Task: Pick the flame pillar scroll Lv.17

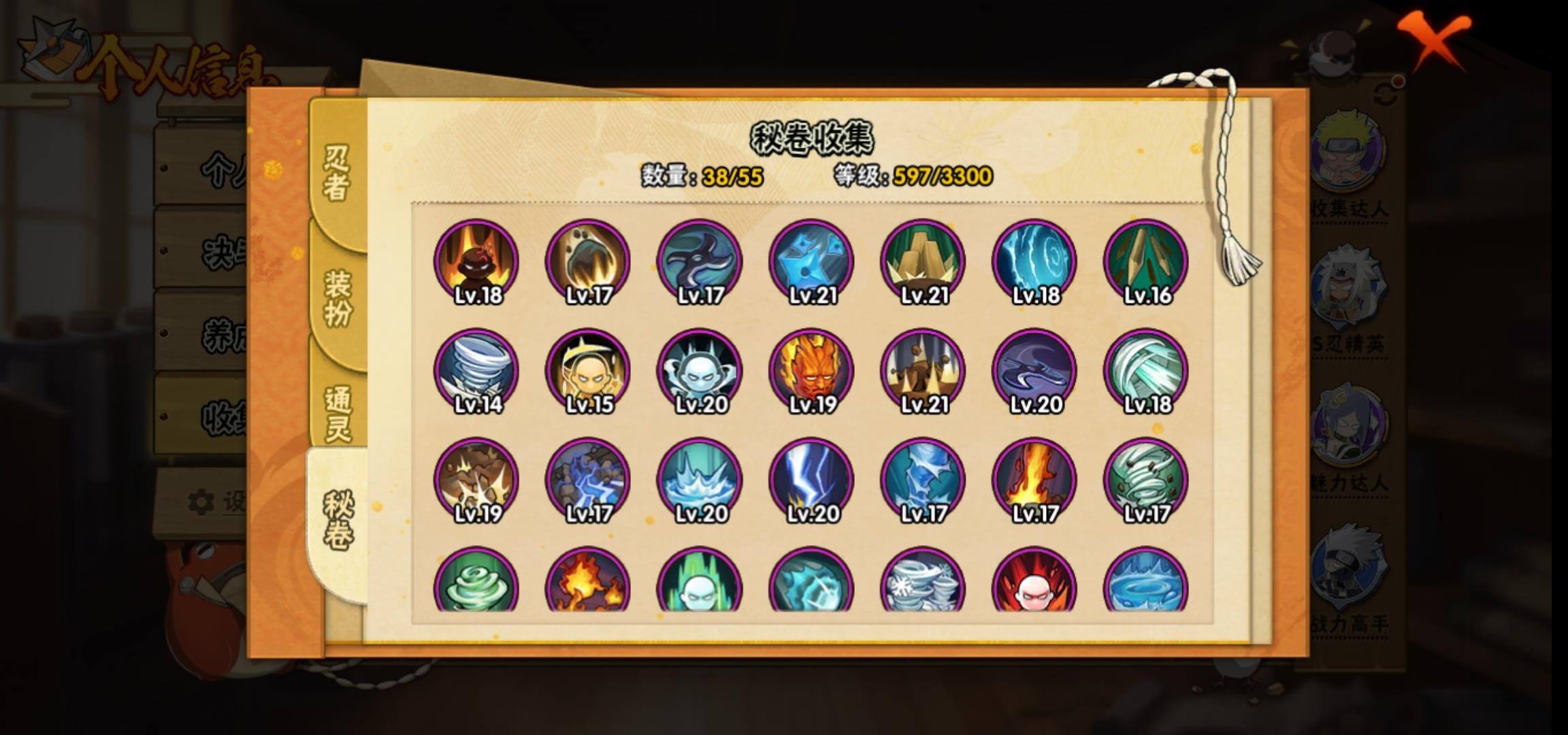Action: point(1034,480)
